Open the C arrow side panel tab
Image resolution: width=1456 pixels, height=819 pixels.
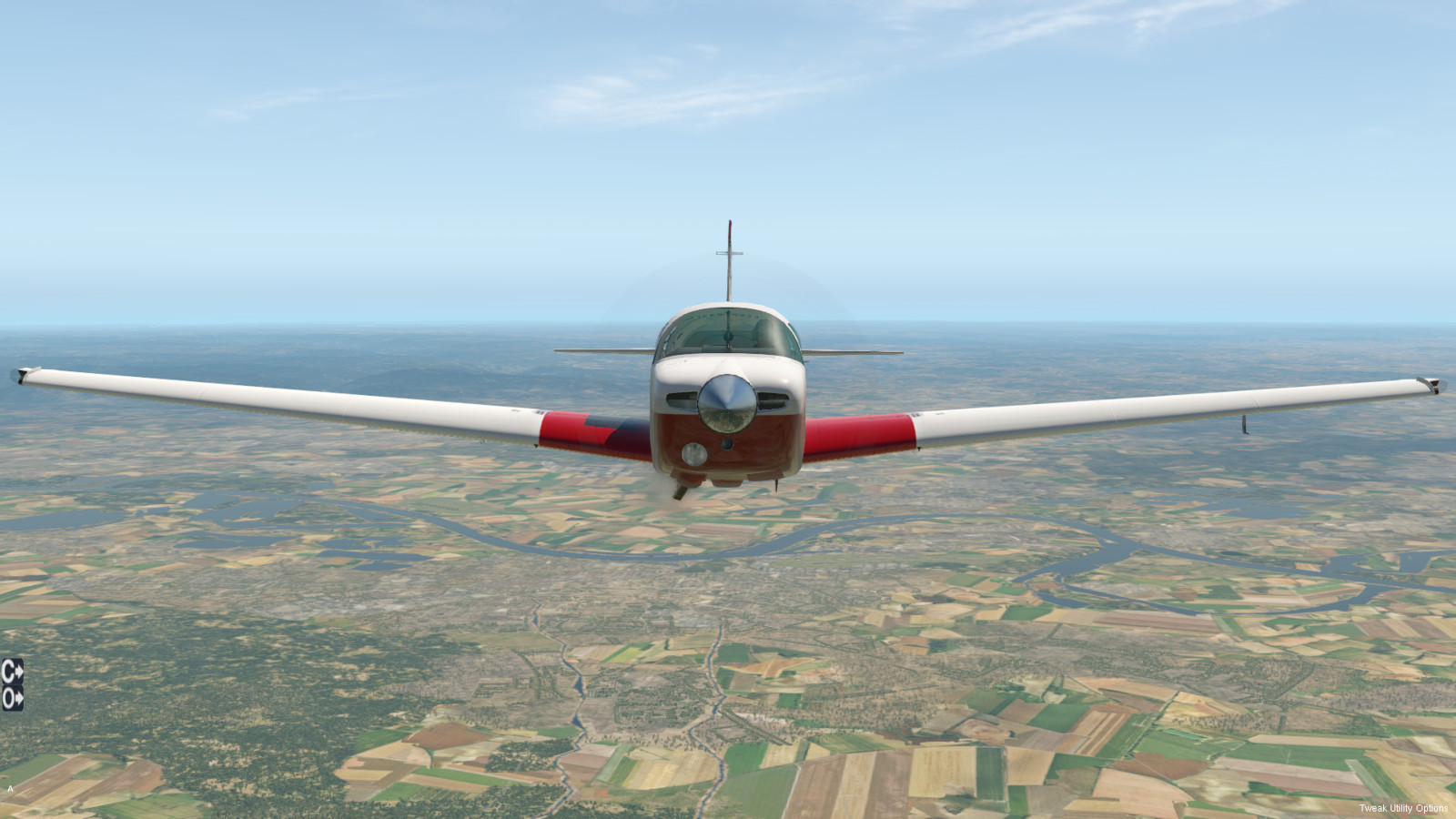[12, 672]
